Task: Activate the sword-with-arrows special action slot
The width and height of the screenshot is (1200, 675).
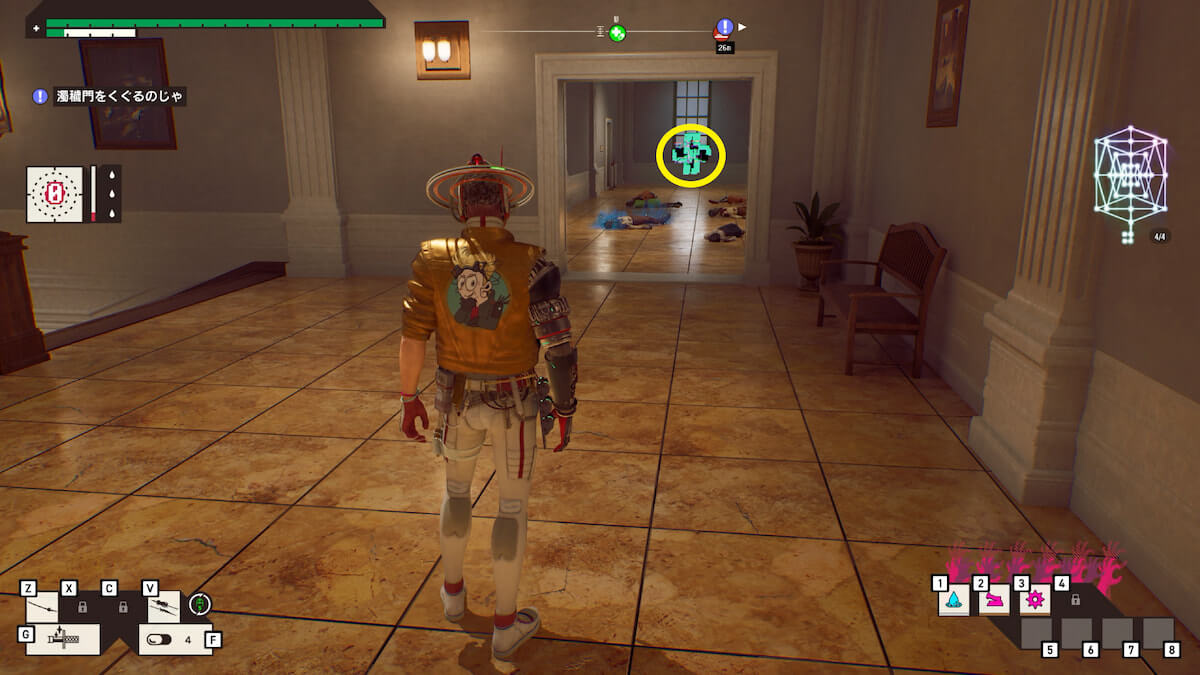Action: tap(62, 639)
